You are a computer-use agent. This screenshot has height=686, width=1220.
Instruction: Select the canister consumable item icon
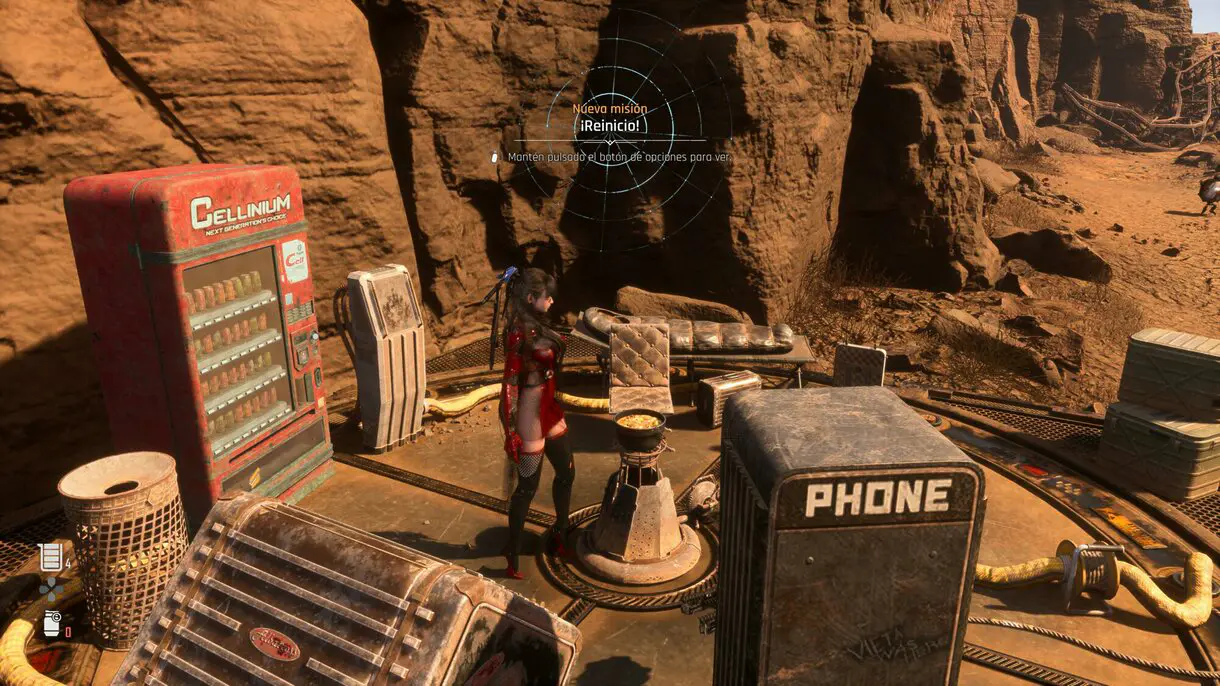point(50,623)
